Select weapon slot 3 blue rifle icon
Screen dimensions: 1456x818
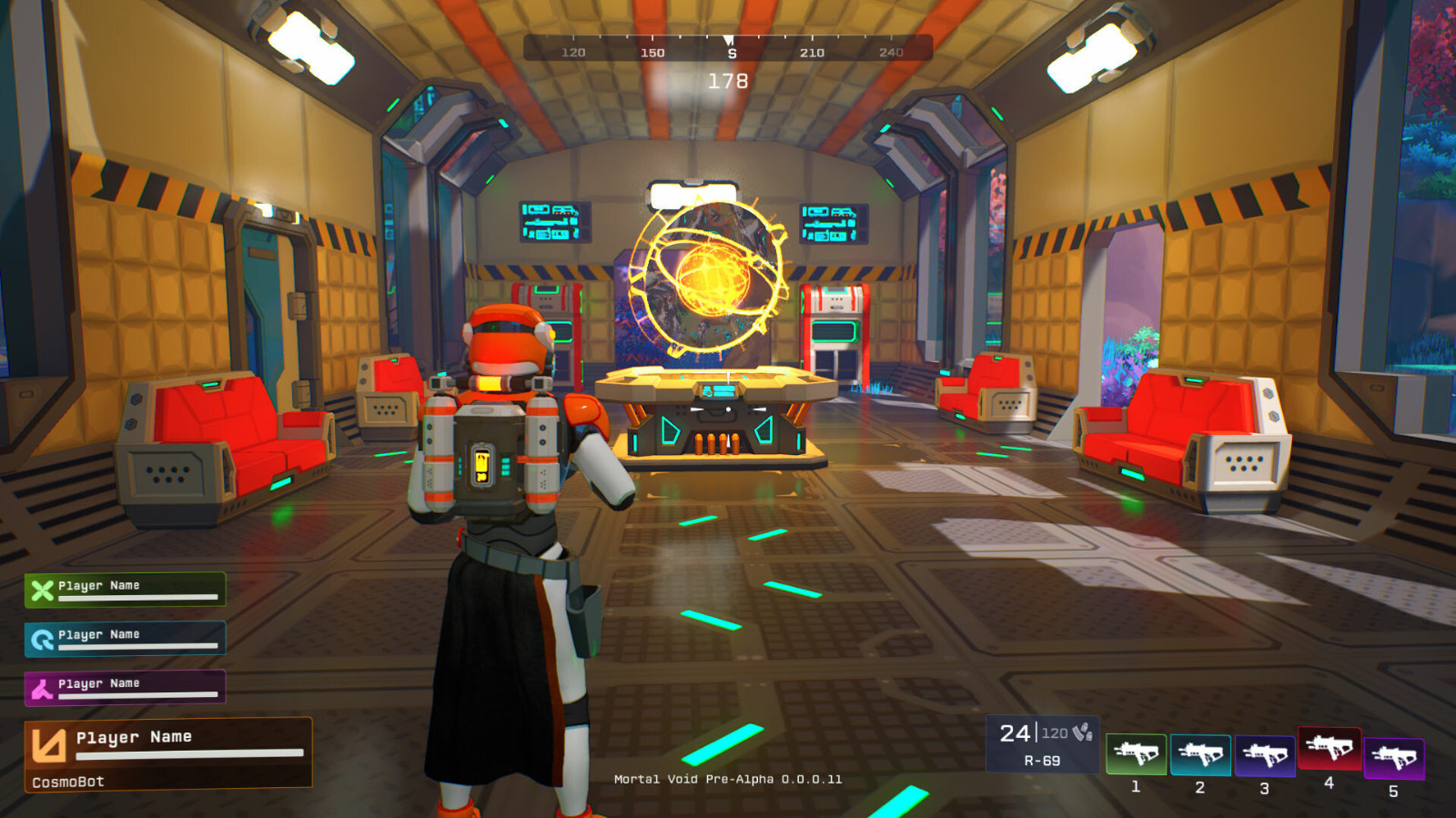click(1268, 753)
